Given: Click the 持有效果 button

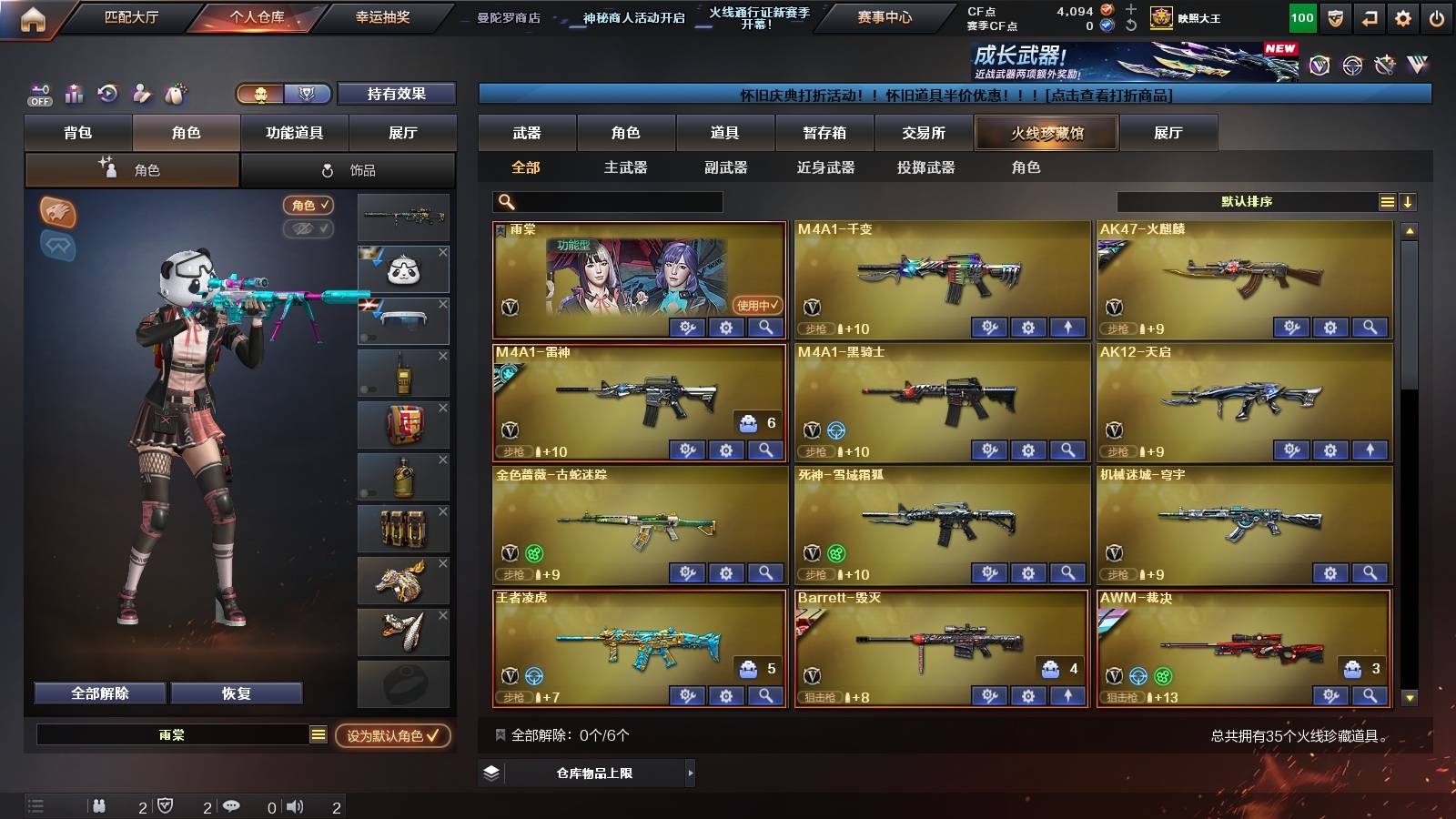Looking at the screenshot, I should coord(397,94).
